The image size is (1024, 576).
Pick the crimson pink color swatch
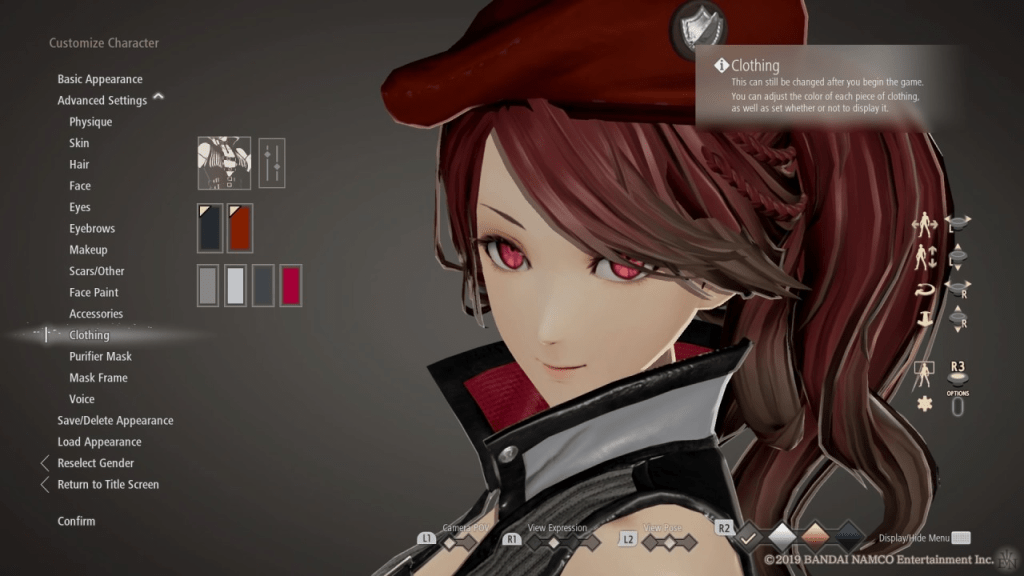point(290,285)
